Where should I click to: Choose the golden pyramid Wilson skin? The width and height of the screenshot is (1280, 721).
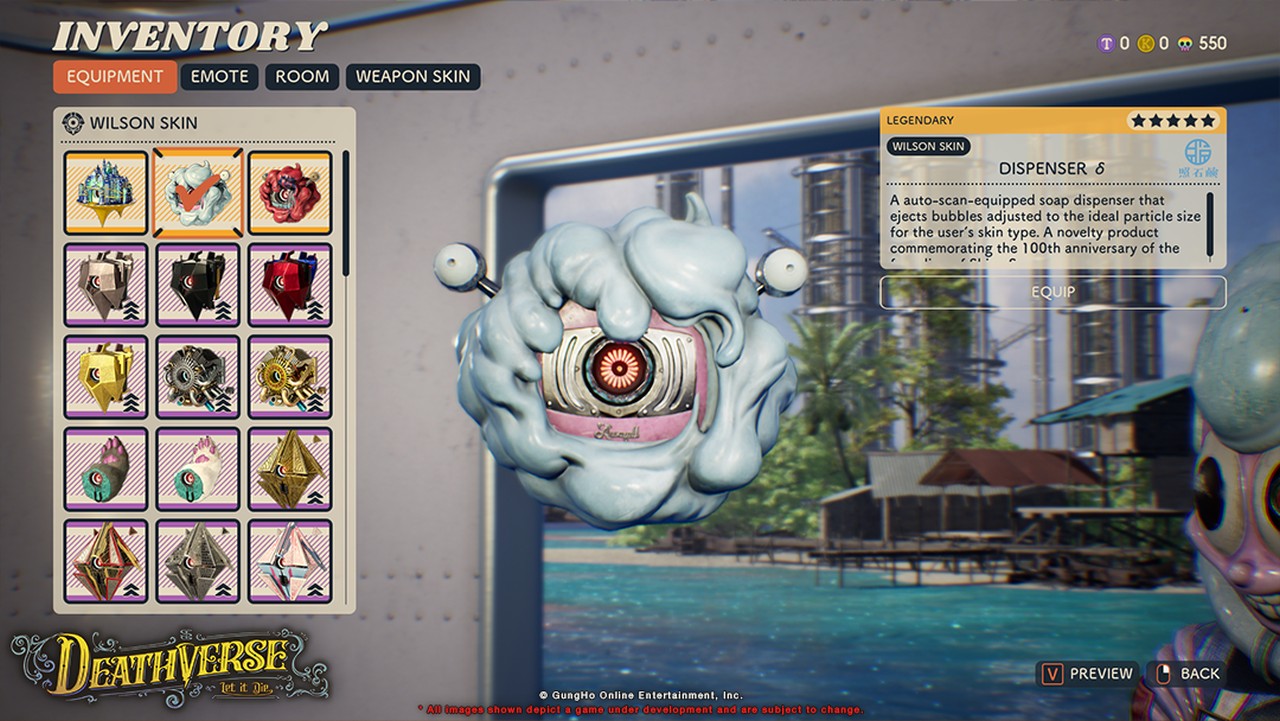pyautogui.click(x=290, y=469)
